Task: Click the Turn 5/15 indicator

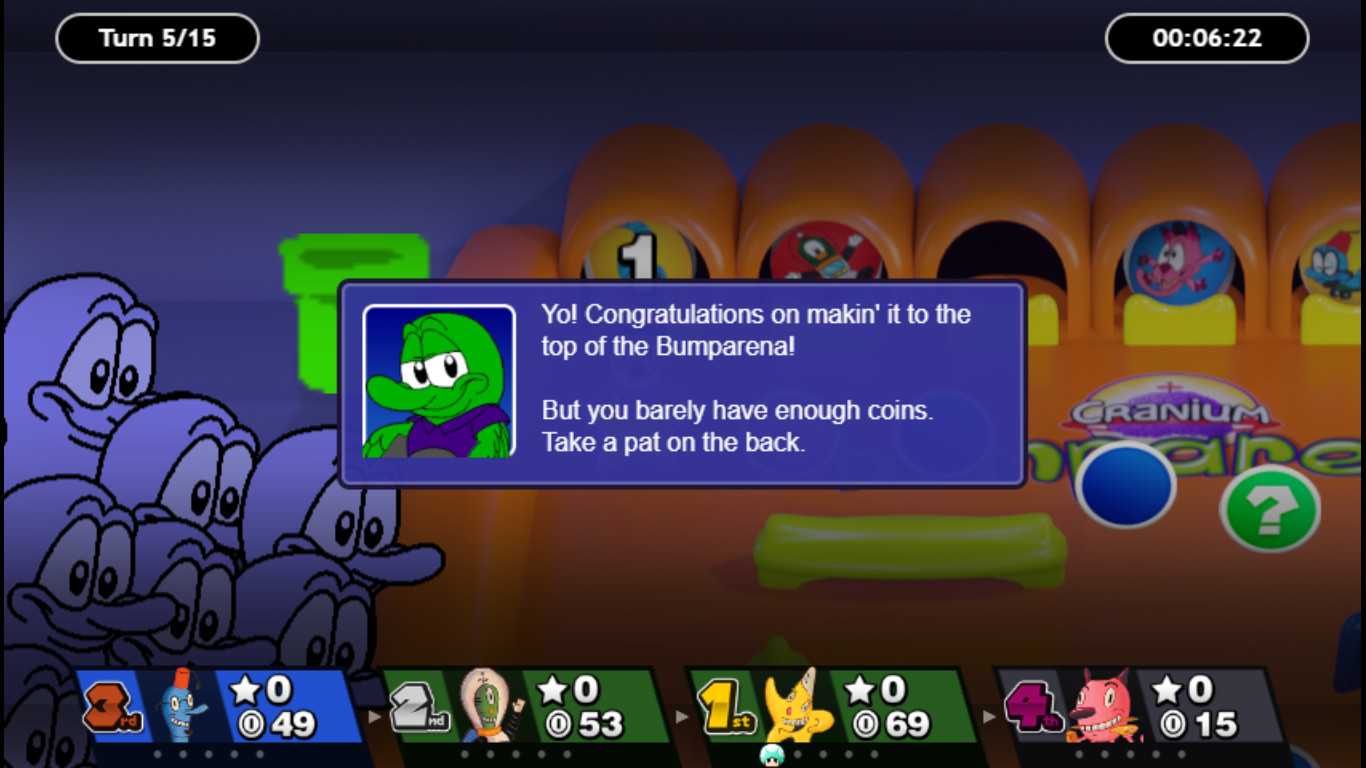Action: click(156, 38)
